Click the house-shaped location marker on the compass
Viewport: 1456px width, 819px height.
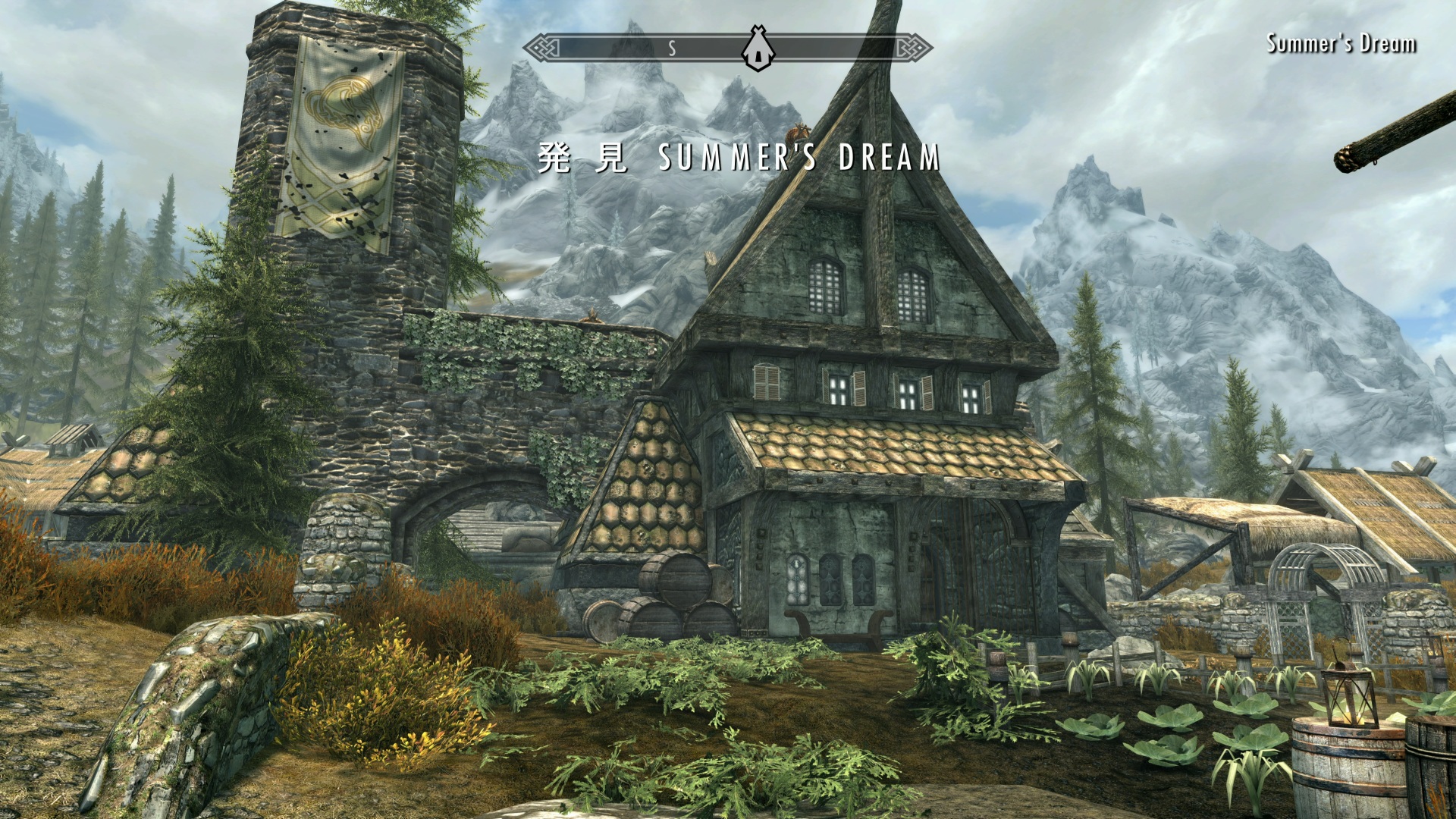[x=757, y=49]
